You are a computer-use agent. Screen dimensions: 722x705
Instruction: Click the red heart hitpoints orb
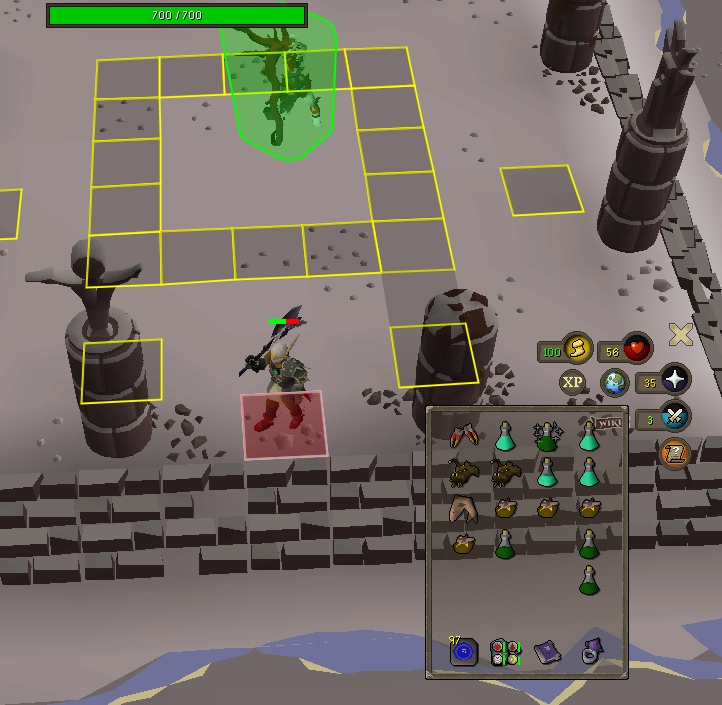coord(637,348)
